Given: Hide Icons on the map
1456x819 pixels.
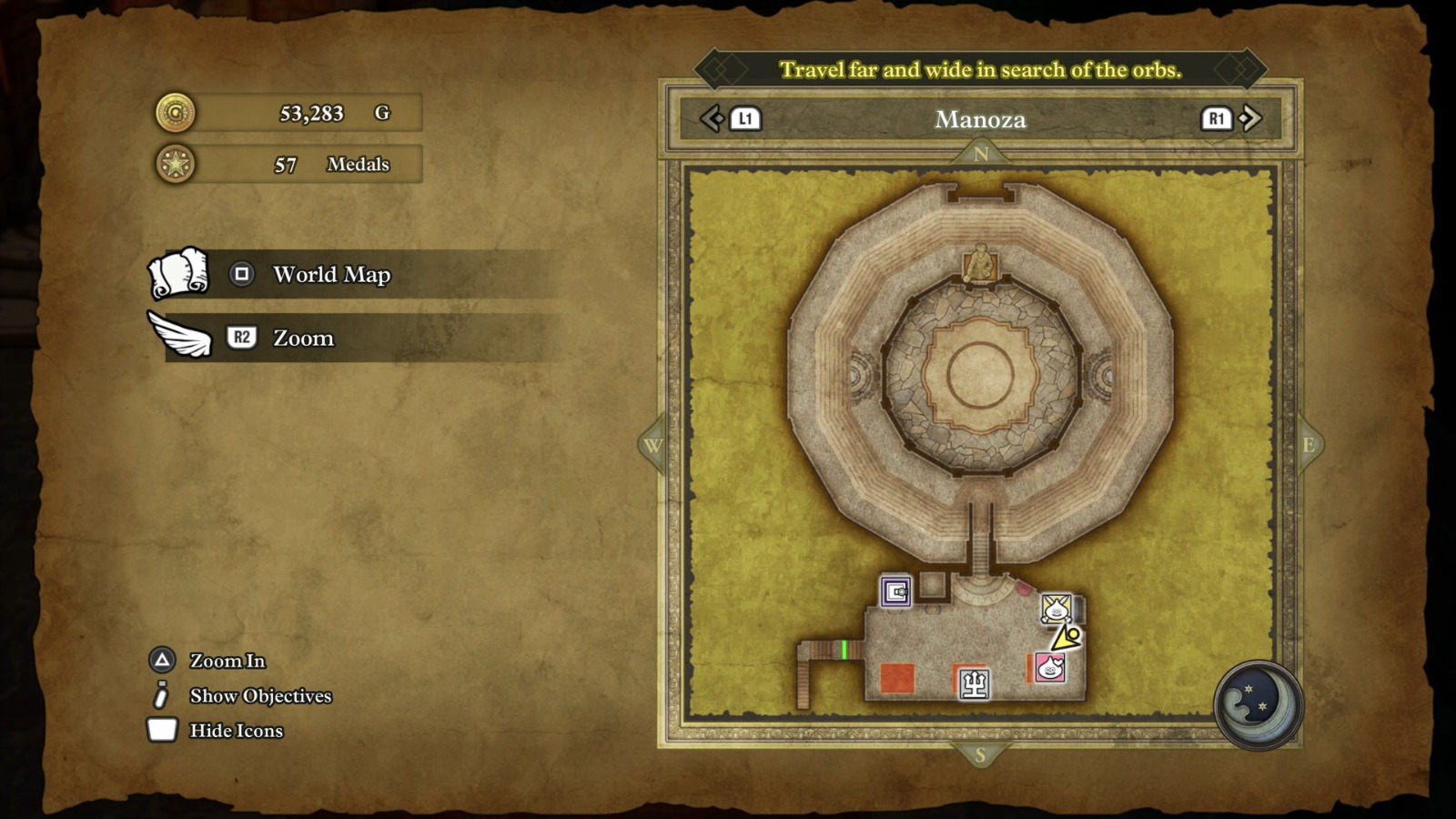Looking at the screenshot, I should pos(235,731).
